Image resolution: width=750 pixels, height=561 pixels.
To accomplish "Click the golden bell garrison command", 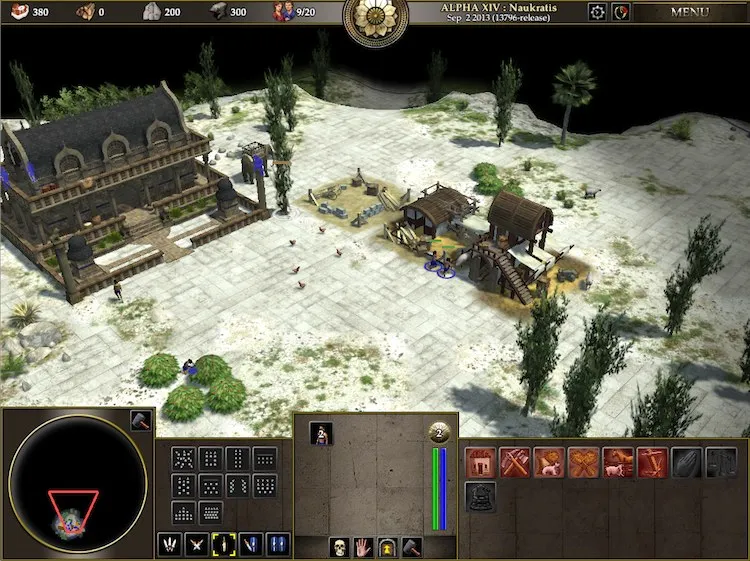I will click(x=387, y=547).
